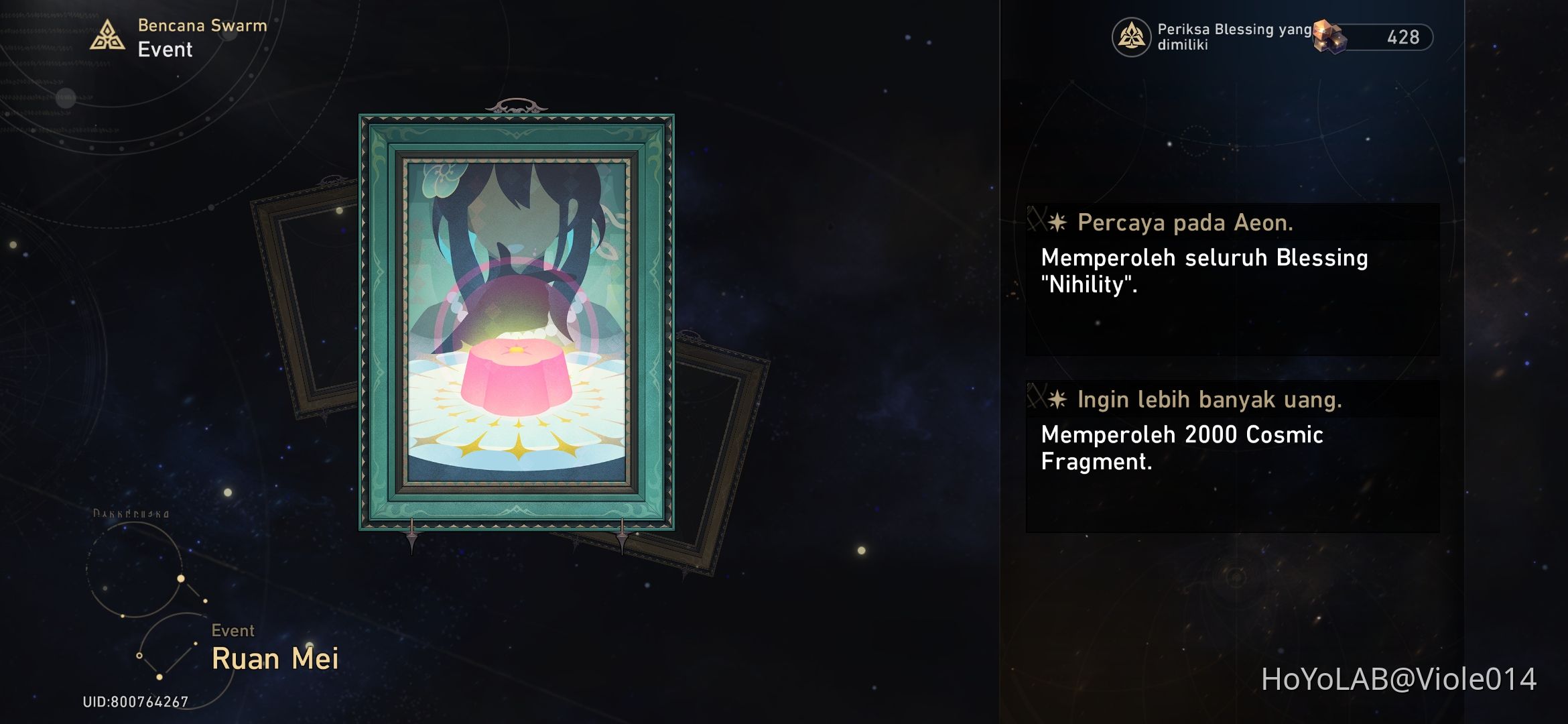The height and width of the screenshot is (724, 1568).
Task: Click the star icon beside Percaya pada Aeon
Action: pyautogui.click(x=1058, y=222)
